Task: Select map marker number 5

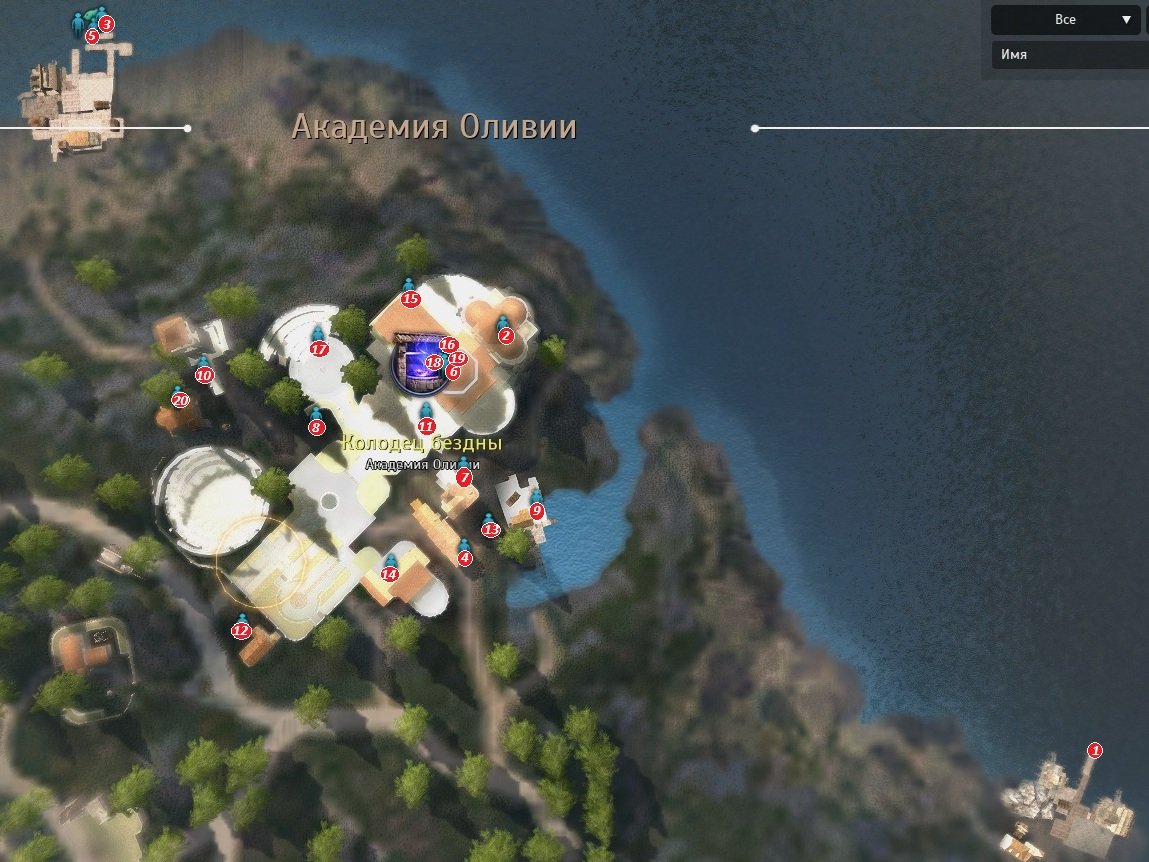Action: 92,36
